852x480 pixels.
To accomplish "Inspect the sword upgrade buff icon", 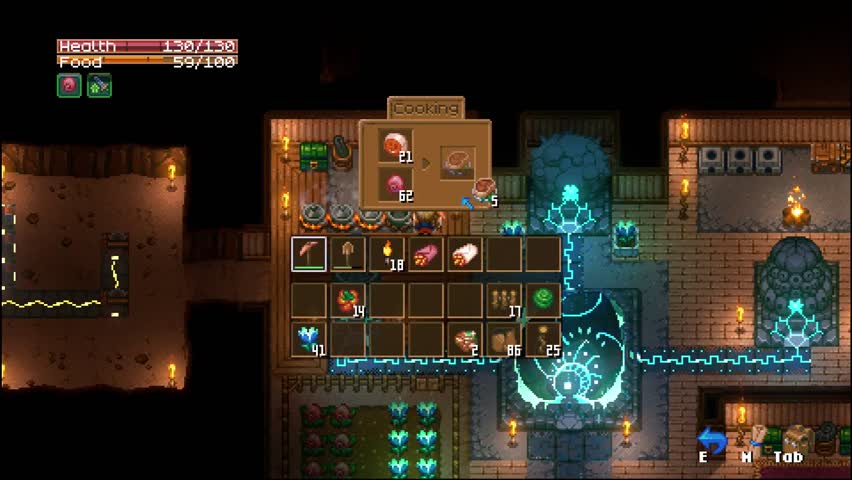I will (99, 86).
